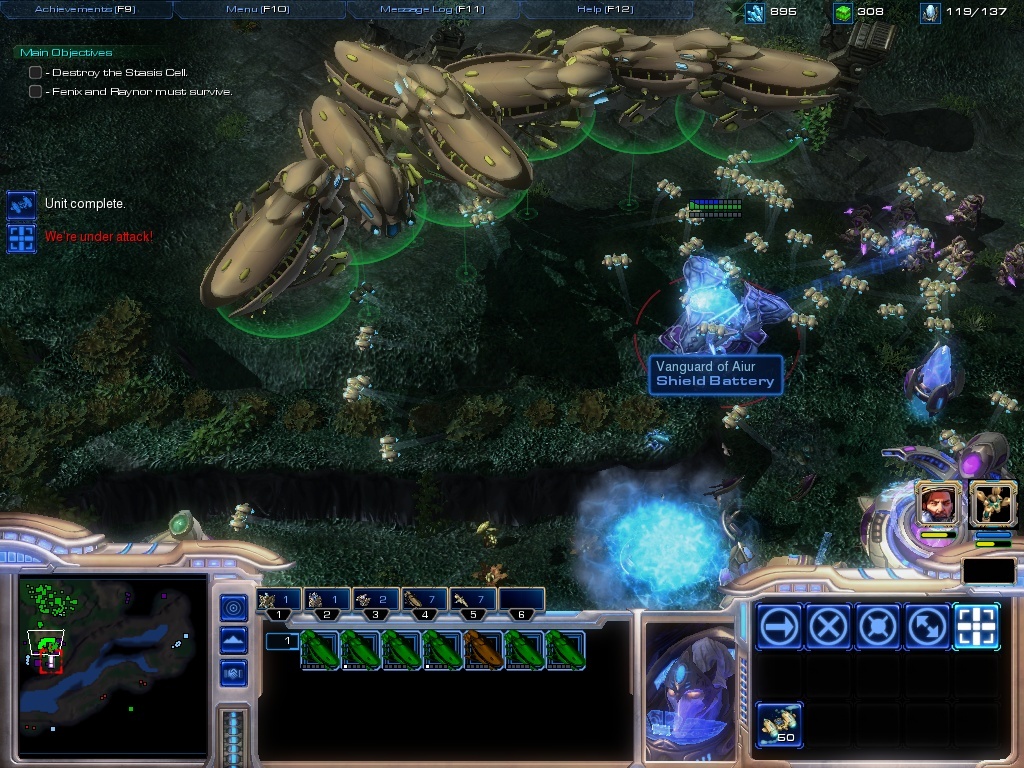
Task: Select the damaged orange carrier wireframe
Action: [484, 649]
